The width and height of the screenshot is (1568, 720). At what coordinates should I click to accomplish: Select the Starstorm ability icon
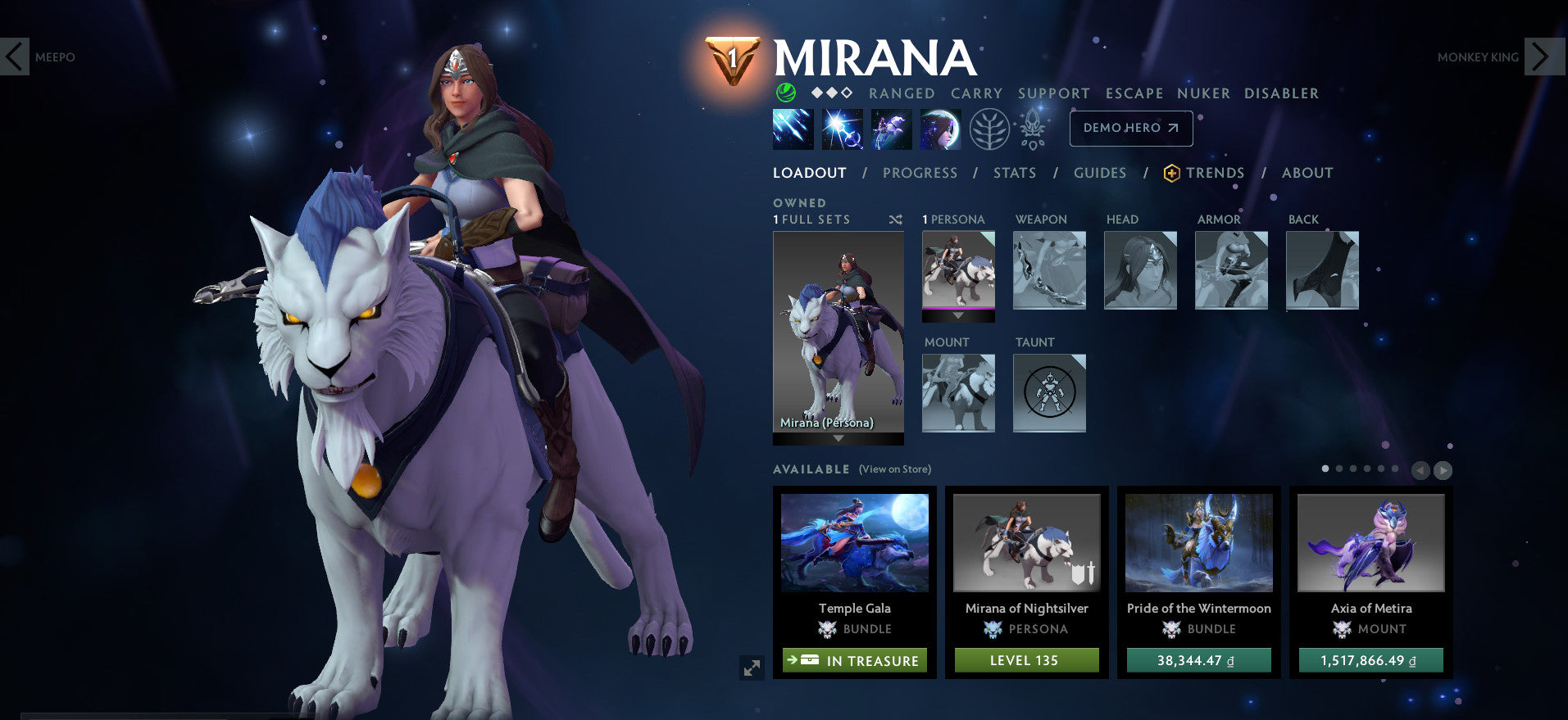click(x=791, y=129)
